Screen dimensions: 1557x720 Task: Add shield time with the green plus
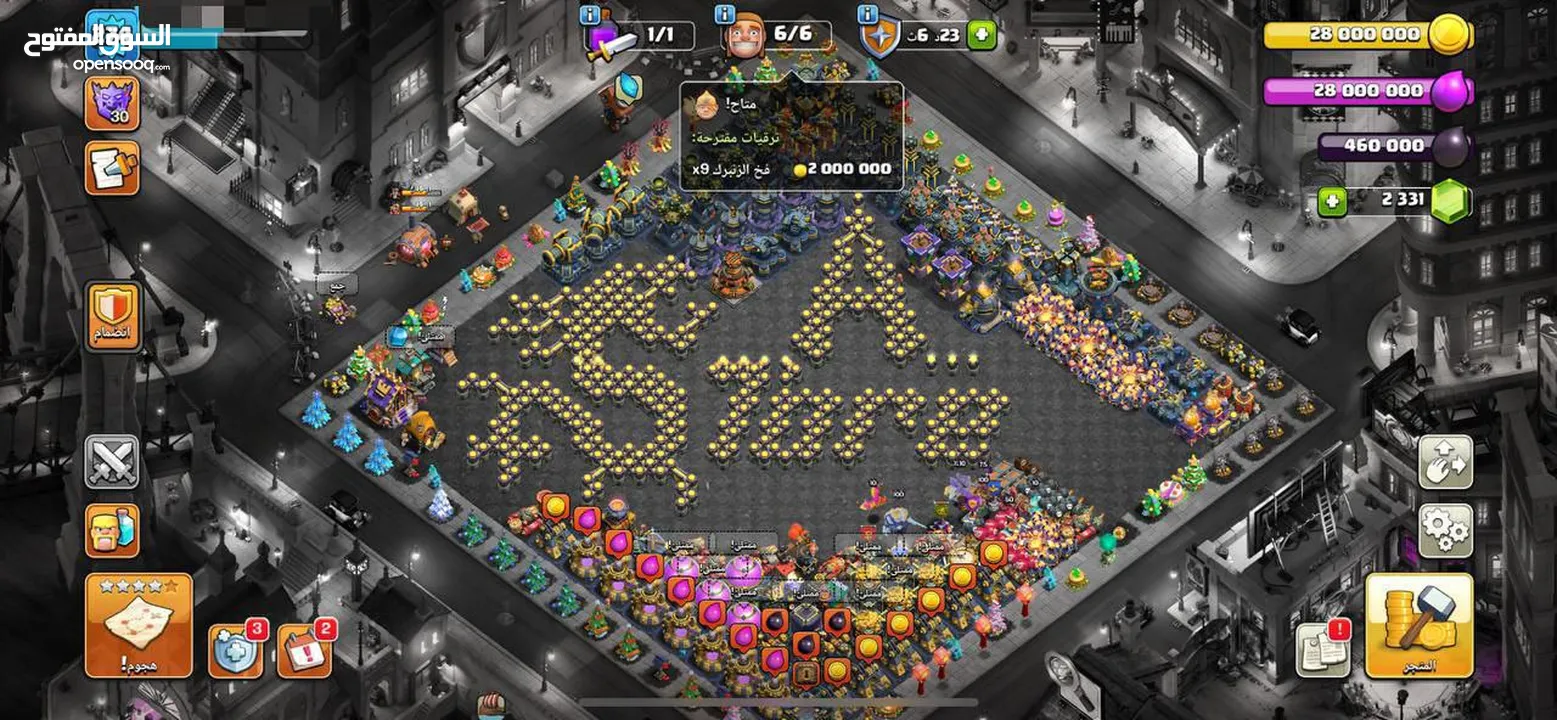click(x=981, y=35)
